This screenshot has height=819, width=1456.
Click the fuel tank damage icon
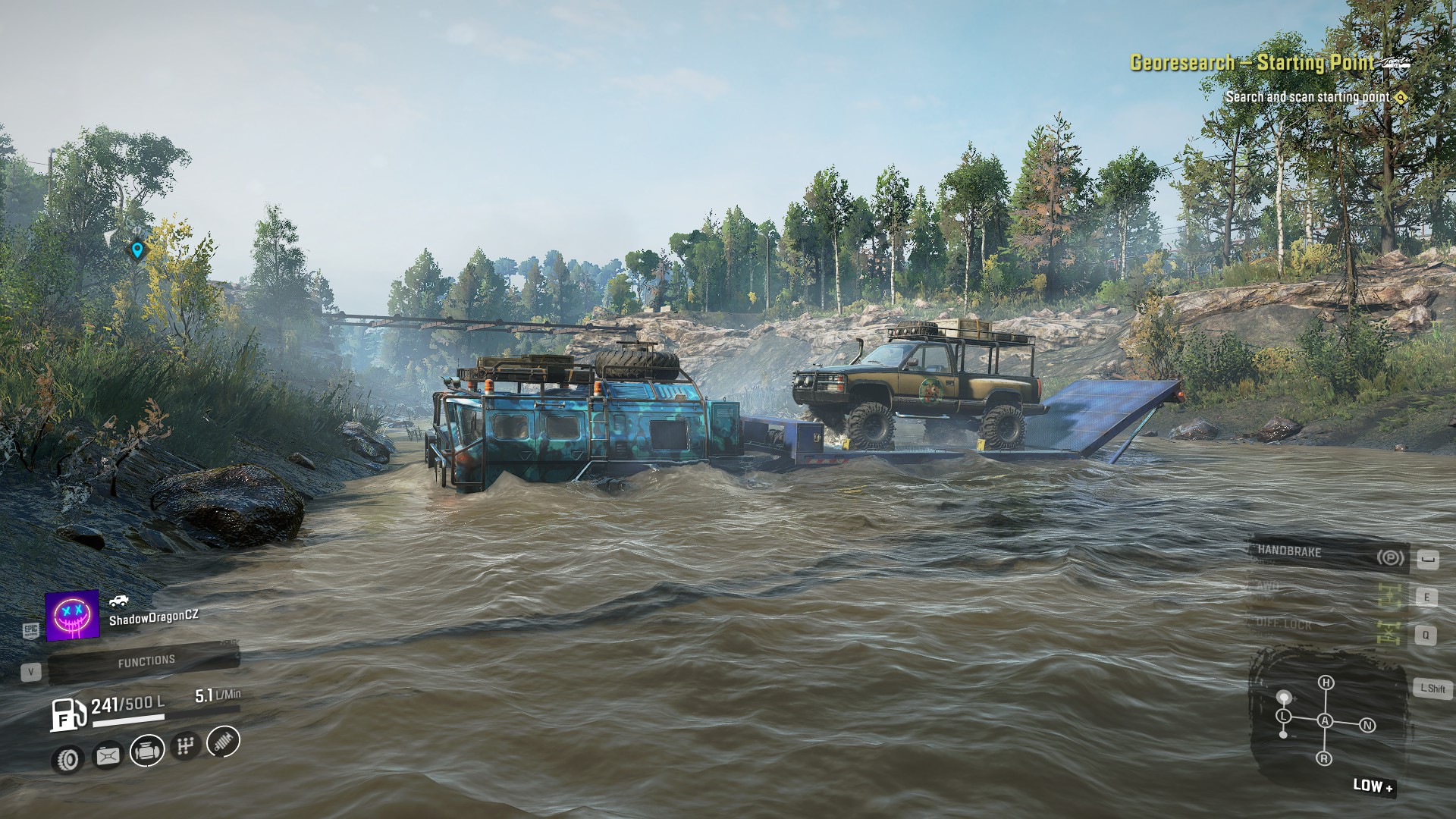point(107,755)
